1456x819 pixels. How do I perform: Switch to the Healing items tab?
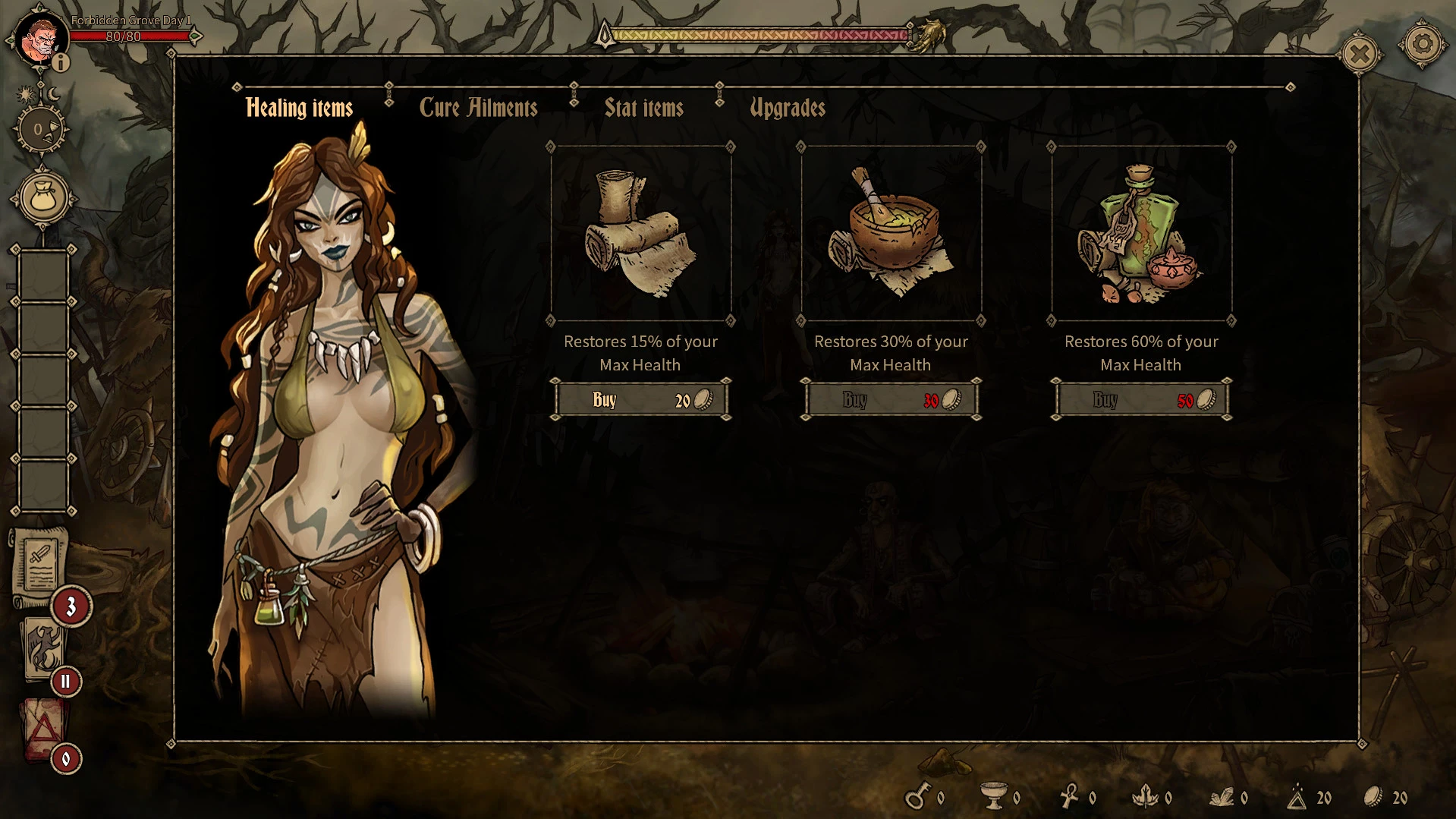tap(299, 108)
